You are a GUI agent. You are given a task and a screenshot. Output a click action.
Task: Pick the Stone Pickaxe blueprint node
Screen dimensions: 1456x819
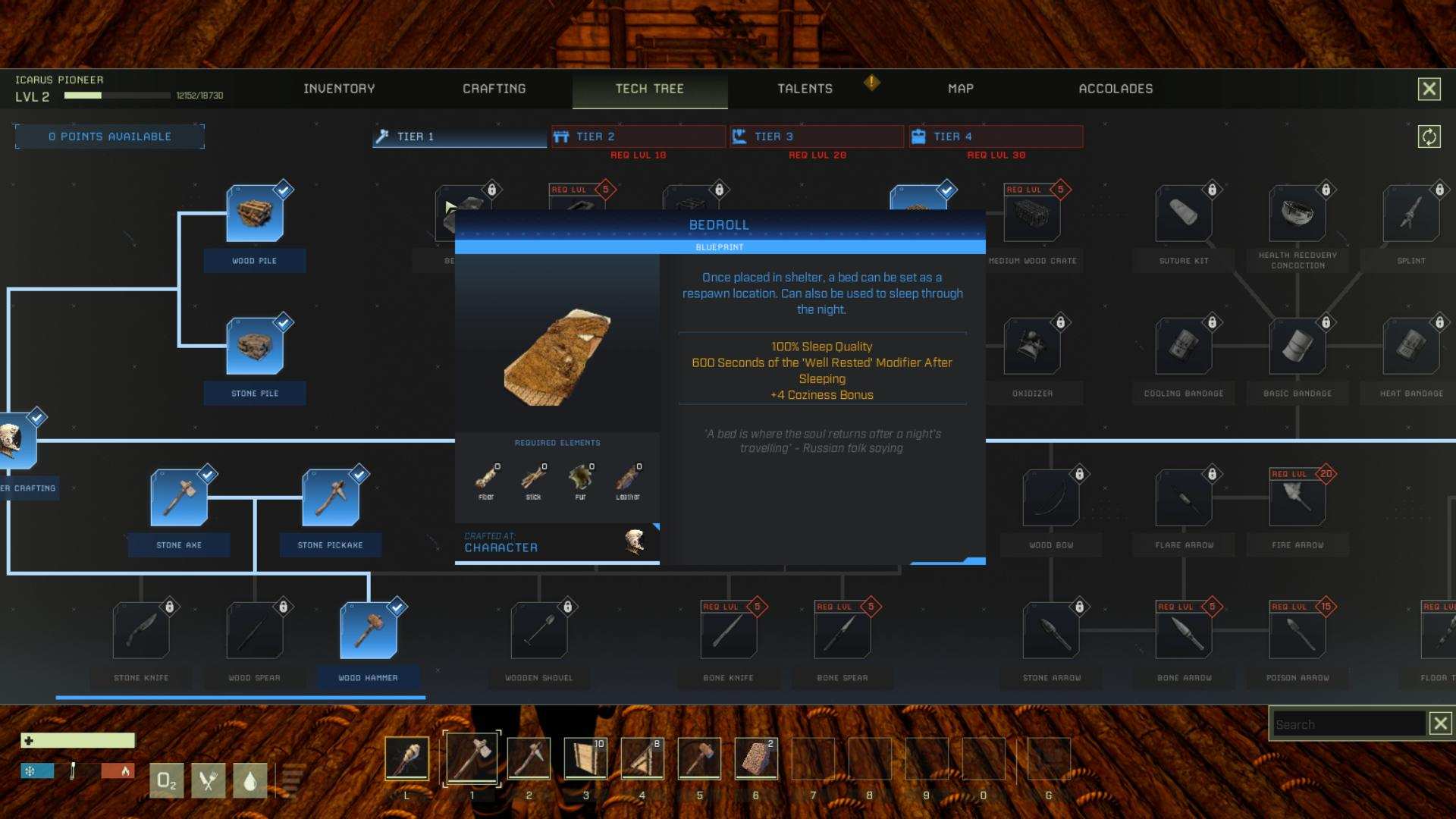331,498
